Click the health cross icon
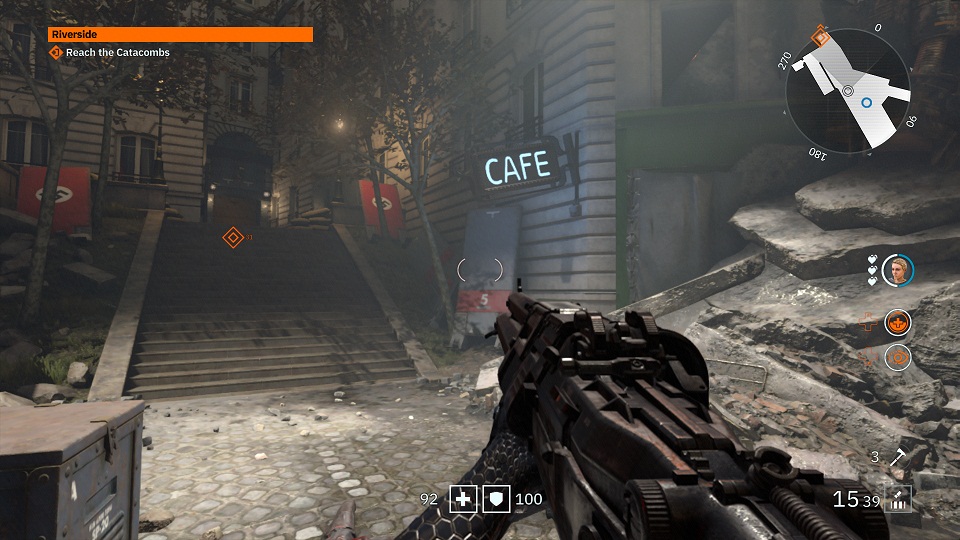The width and height of the screenshot is (960, 540). (x=463, y=498)
